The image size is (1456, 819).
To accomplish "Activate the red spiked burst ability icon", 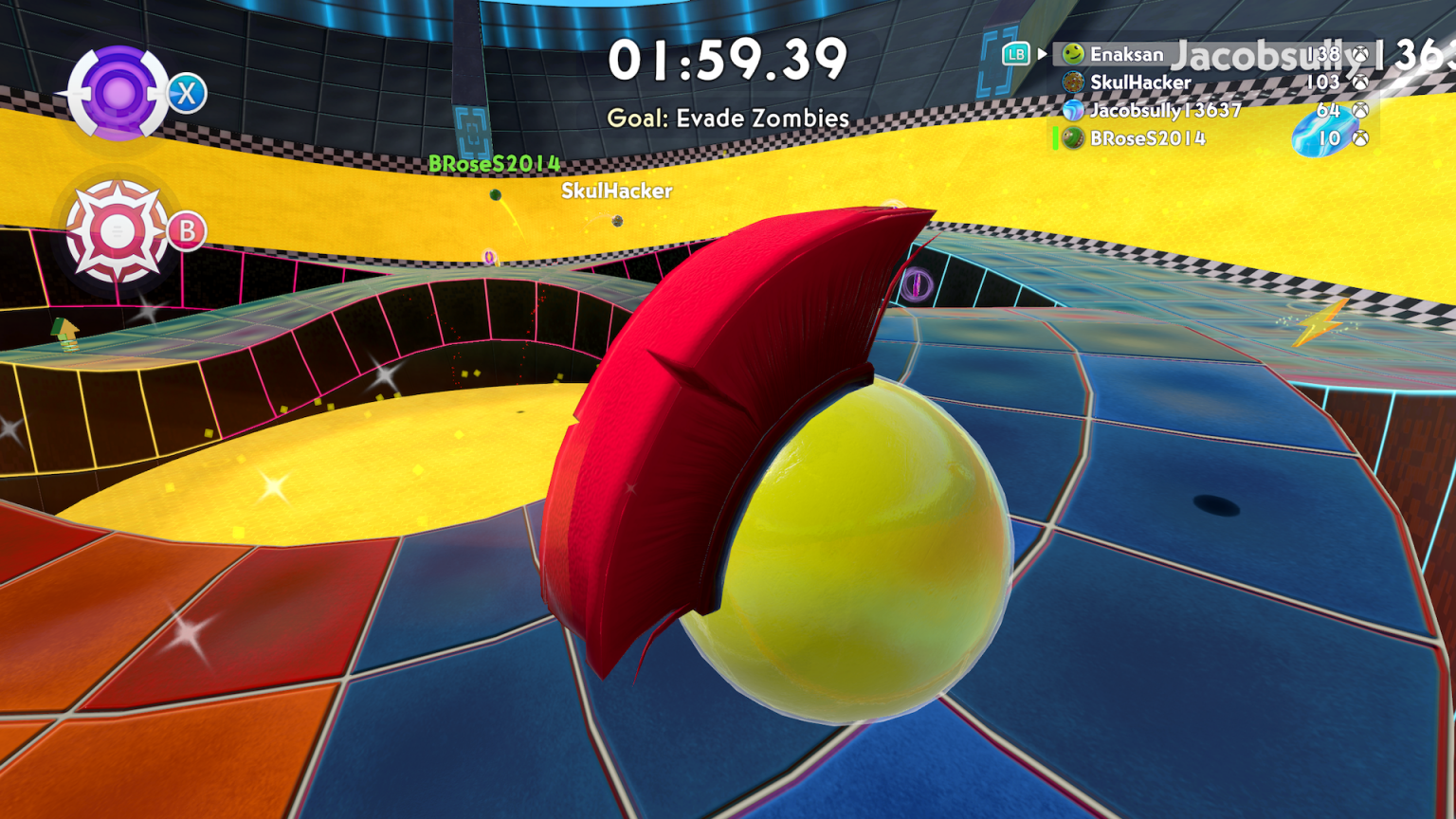I will click(117, 230).
